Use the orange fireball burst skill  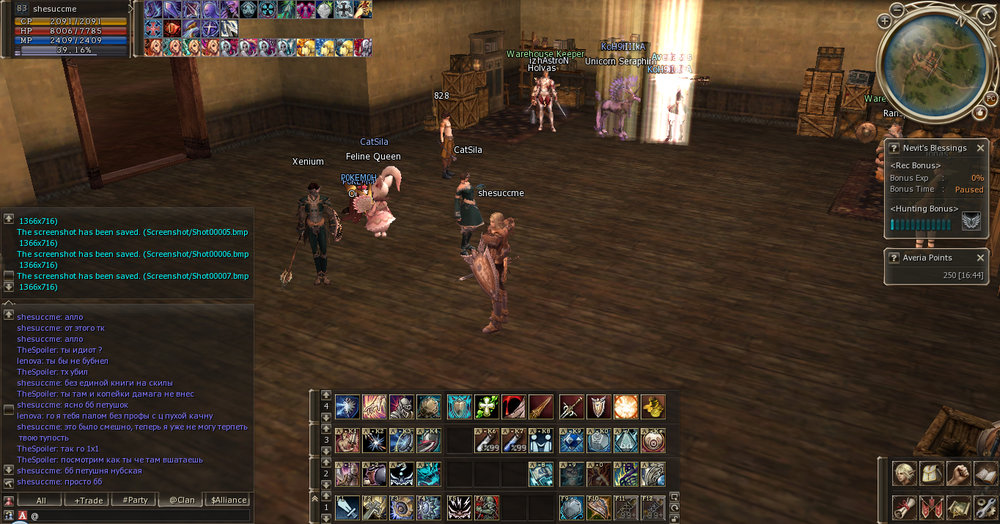626,406
